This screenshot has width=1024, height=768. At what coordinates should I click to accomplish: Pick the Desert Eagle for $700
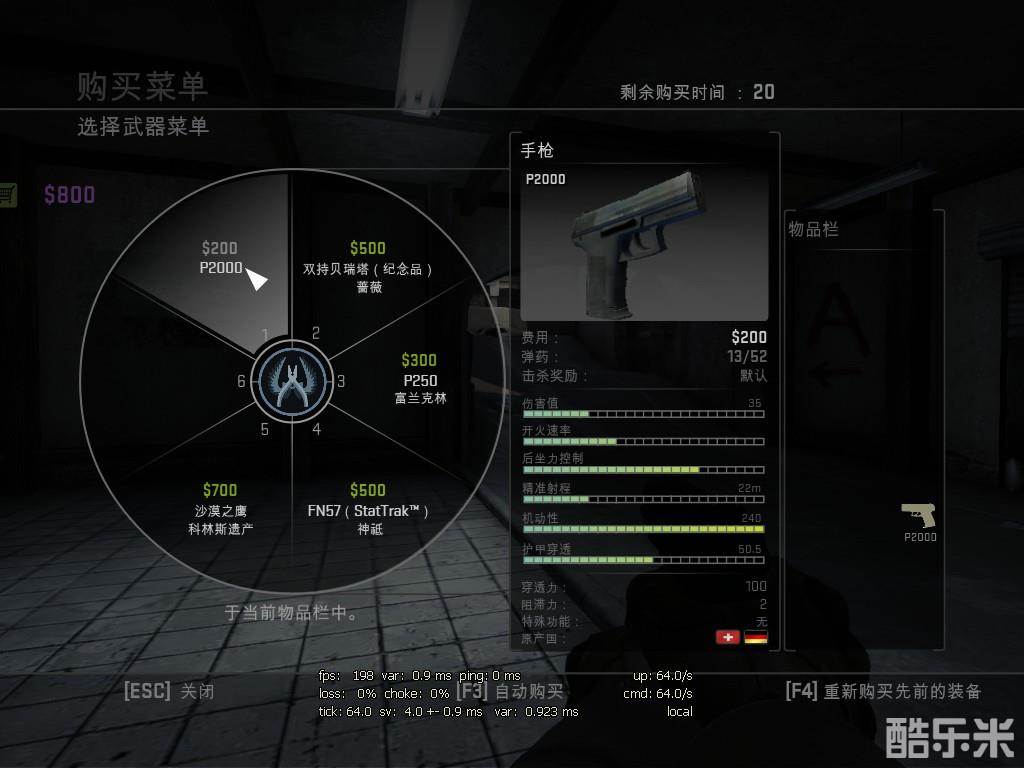220,509
